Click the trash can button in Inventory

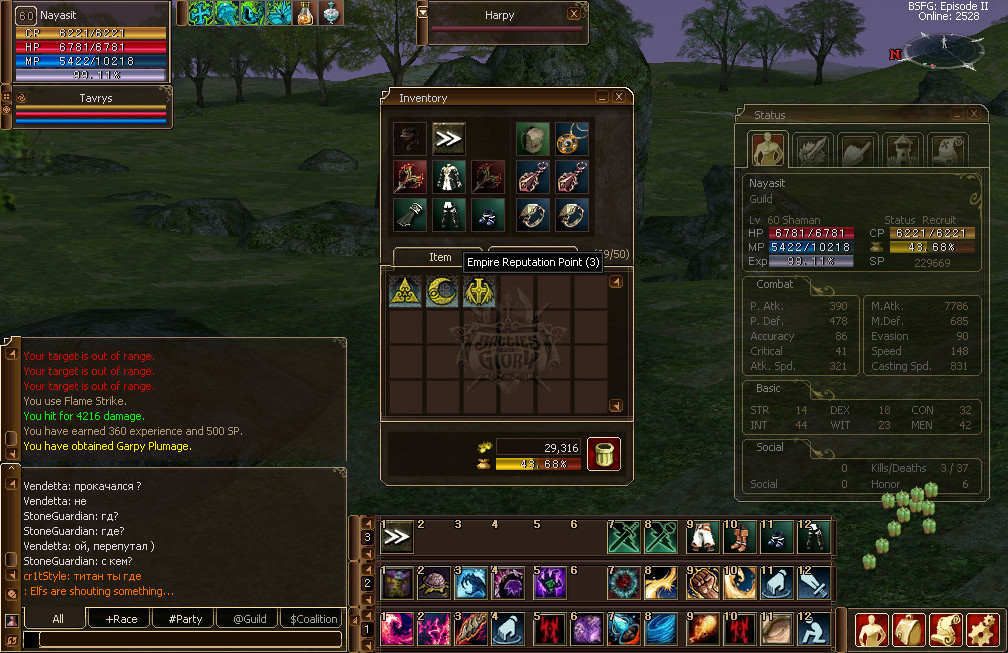[x=603, y=454]
